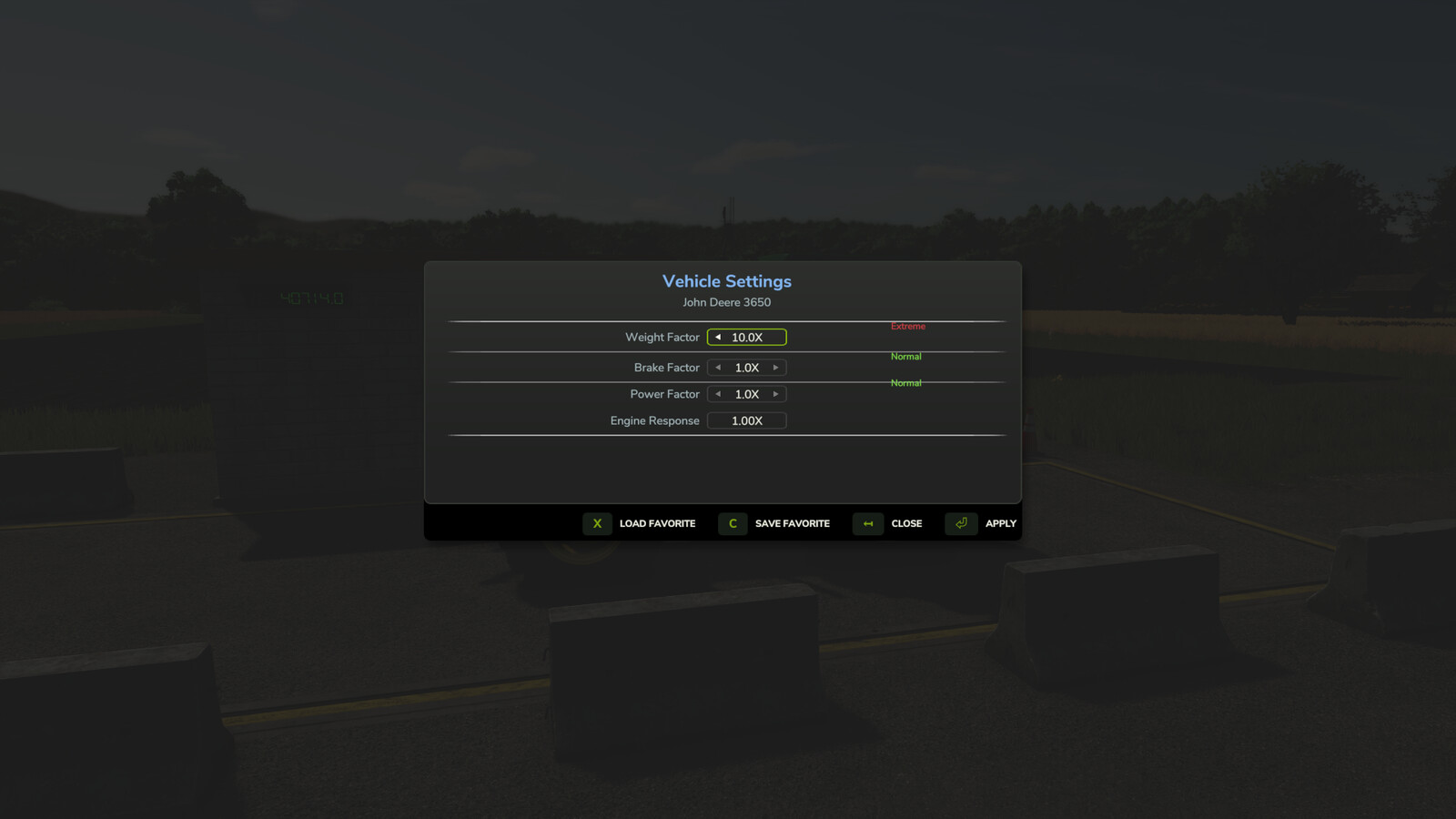The height and width of the screenshot is (819, 1456).
Task: Click the CLOSE button
Action: [905, 523]
